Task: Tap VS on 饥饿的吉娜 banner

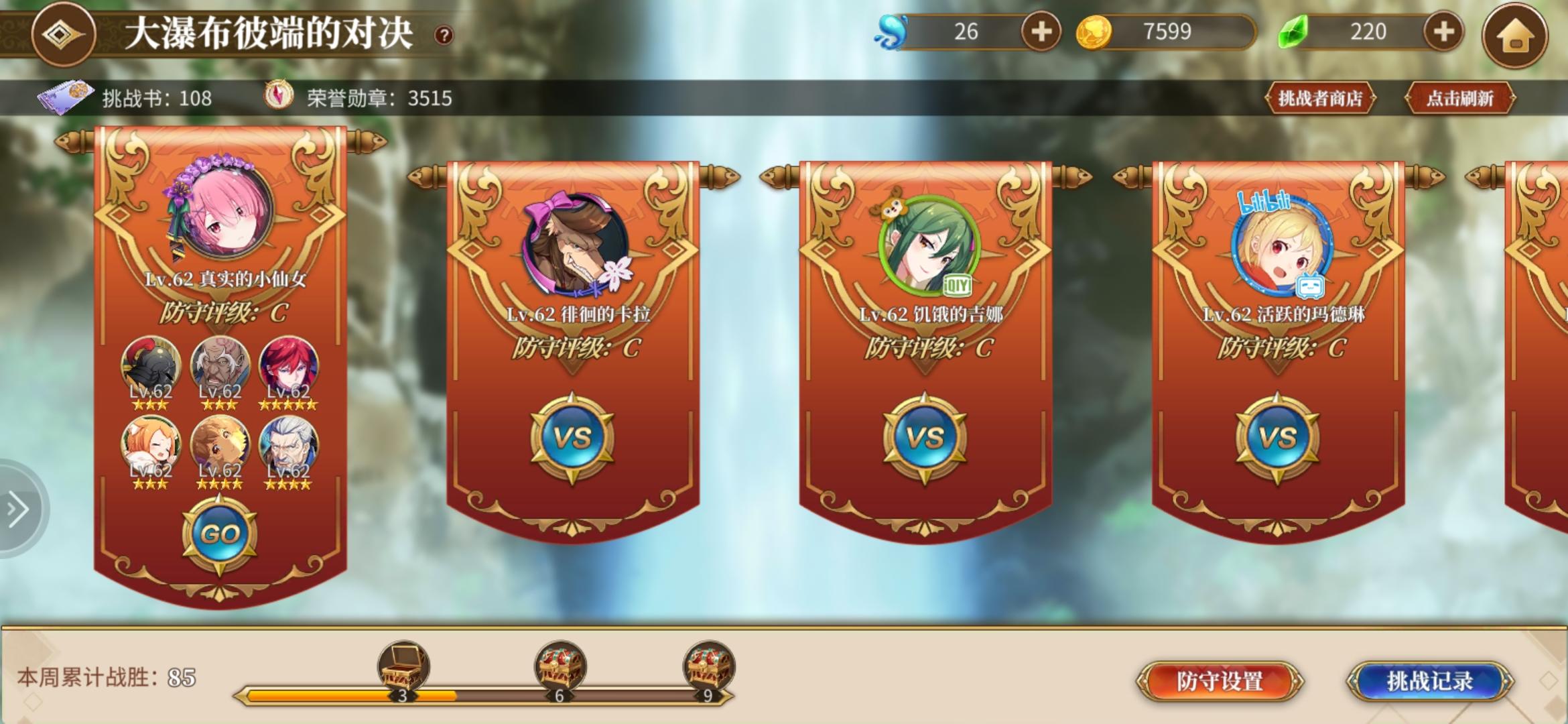Action: (x=925, y=436)
